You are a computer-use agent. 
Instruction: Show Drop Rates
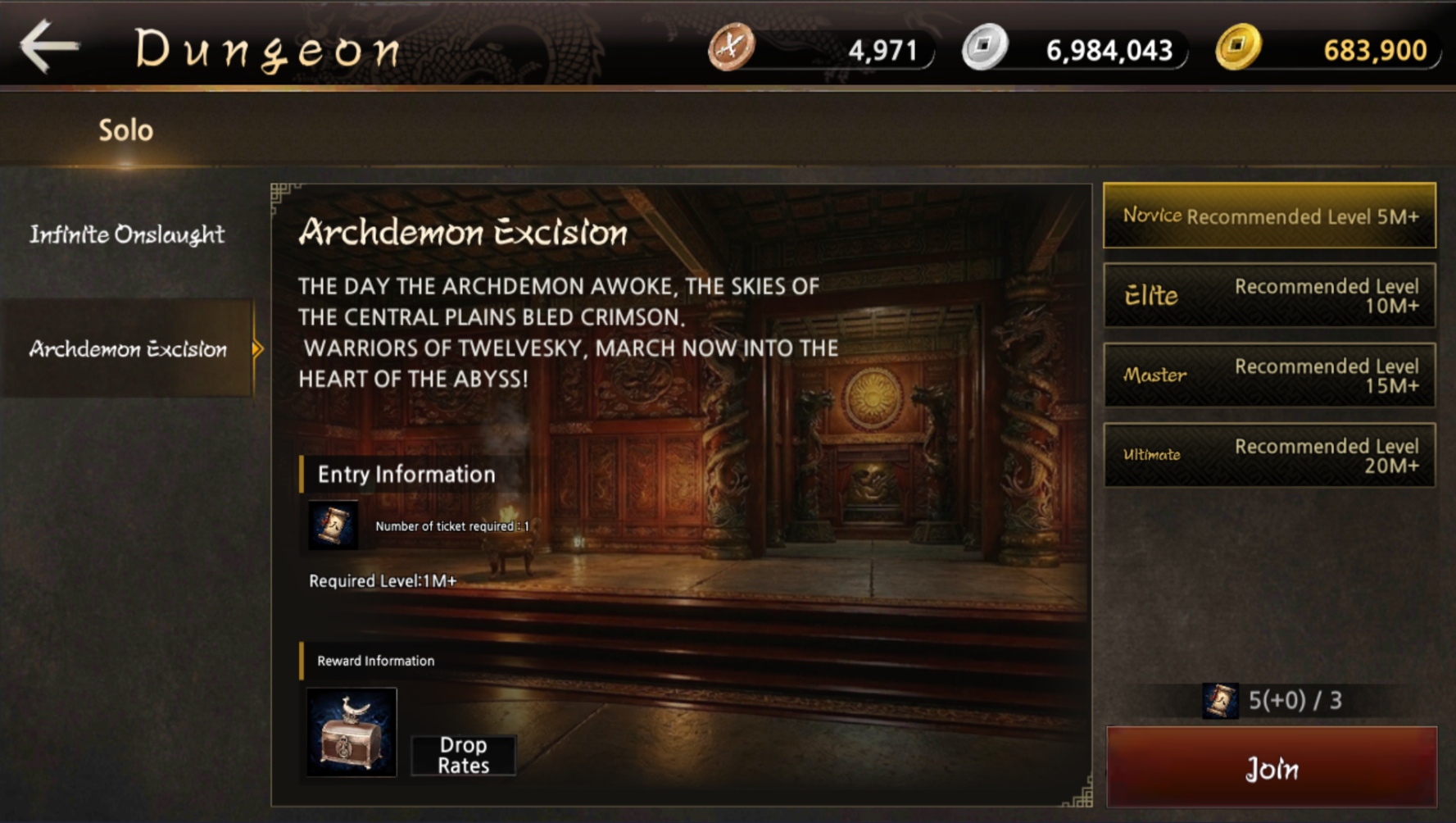(x=463, y=755)
